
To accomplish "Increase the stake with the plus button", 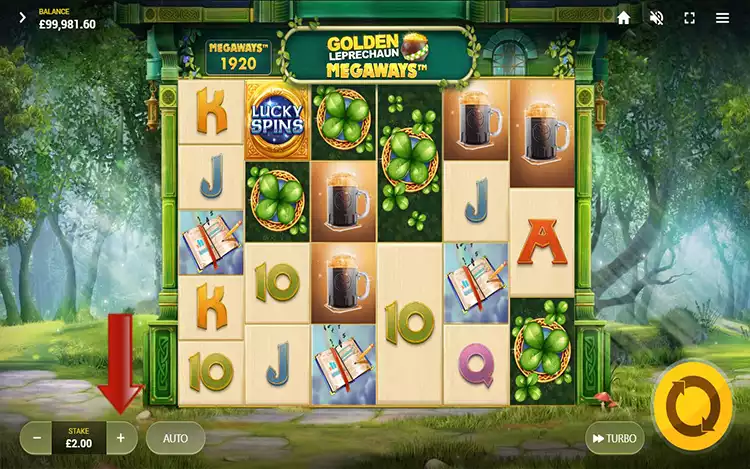I will coord(121,437).
